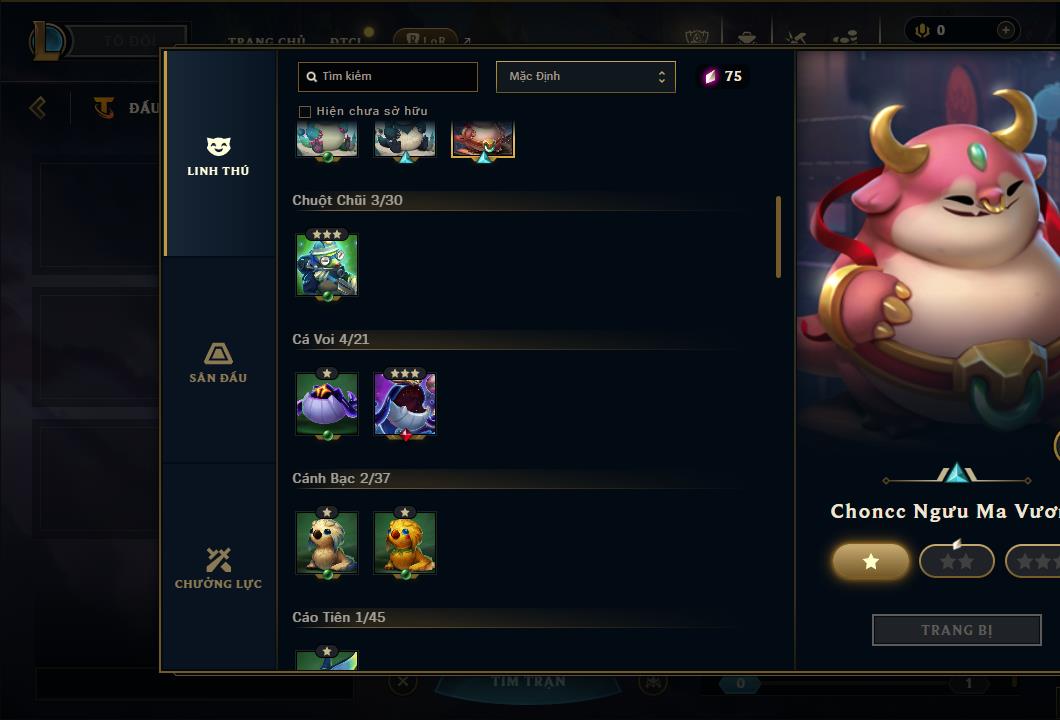Select the one-star tier button
Viewport: 1060px width, 720px height.
point(871,562)
